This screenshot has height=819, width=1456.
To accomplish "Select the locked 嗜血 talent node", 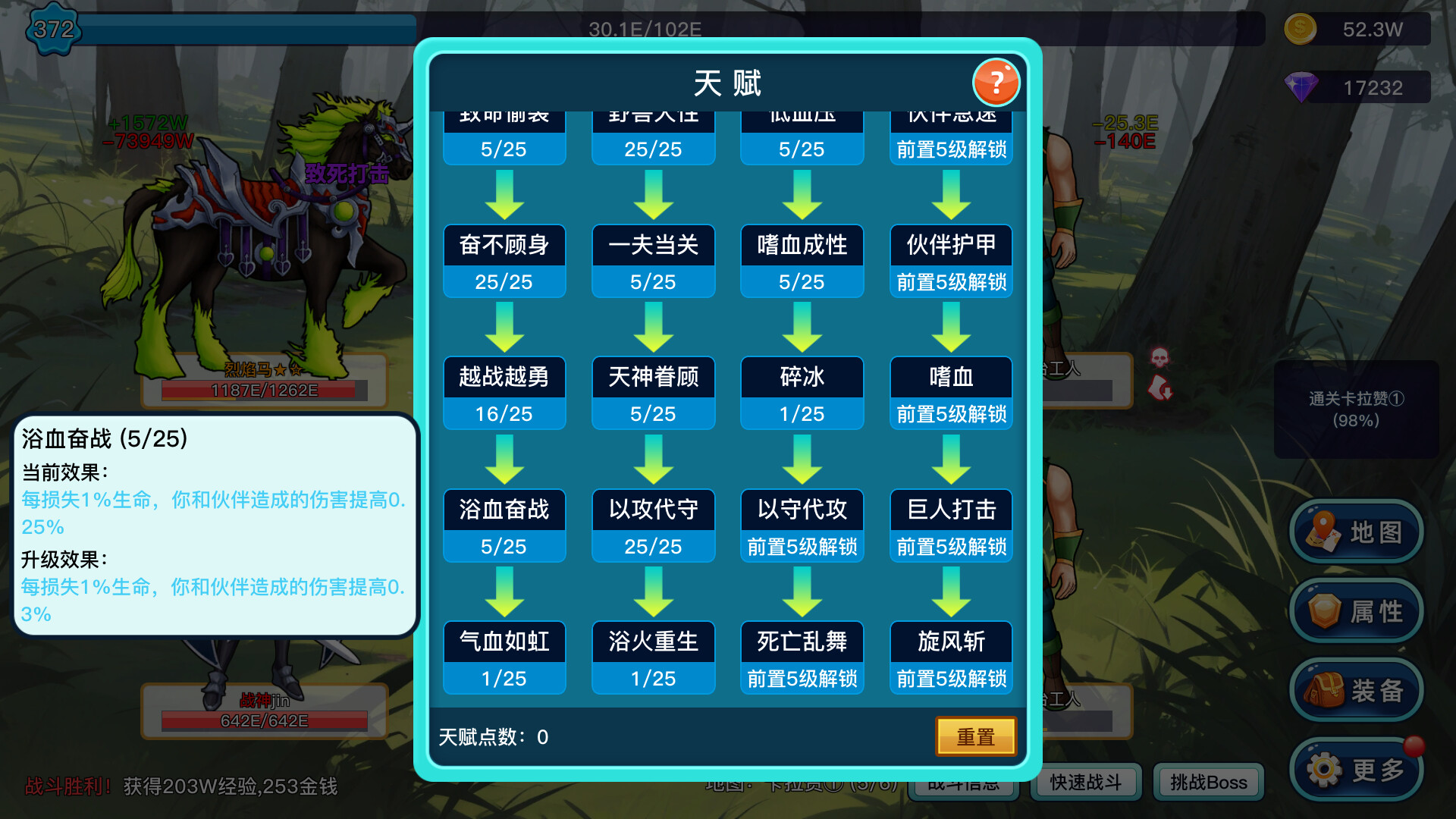I will (950, 392).
